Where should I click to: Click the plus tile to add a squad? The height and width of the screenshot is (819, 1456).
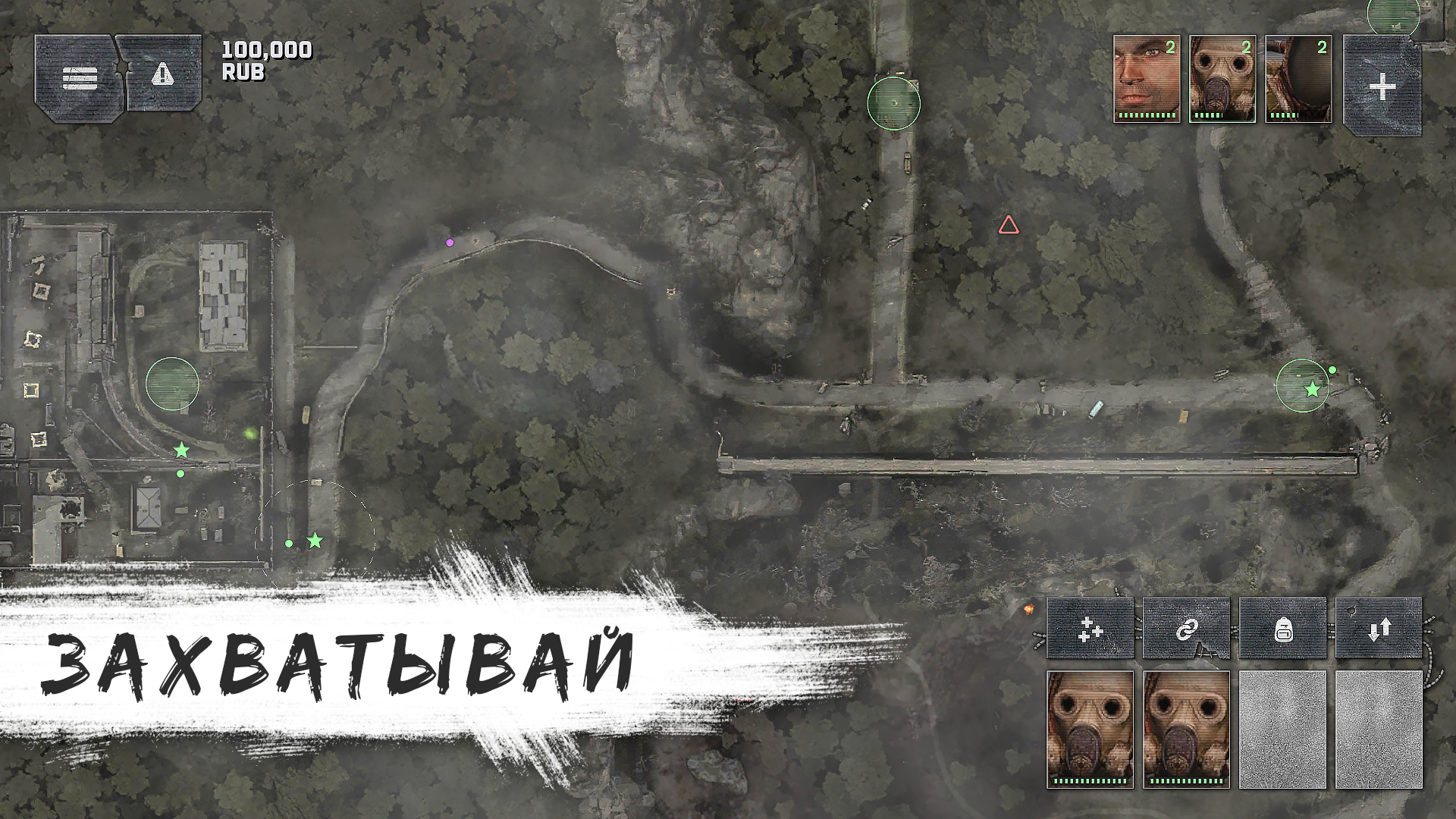click(x=1383, y=86)
